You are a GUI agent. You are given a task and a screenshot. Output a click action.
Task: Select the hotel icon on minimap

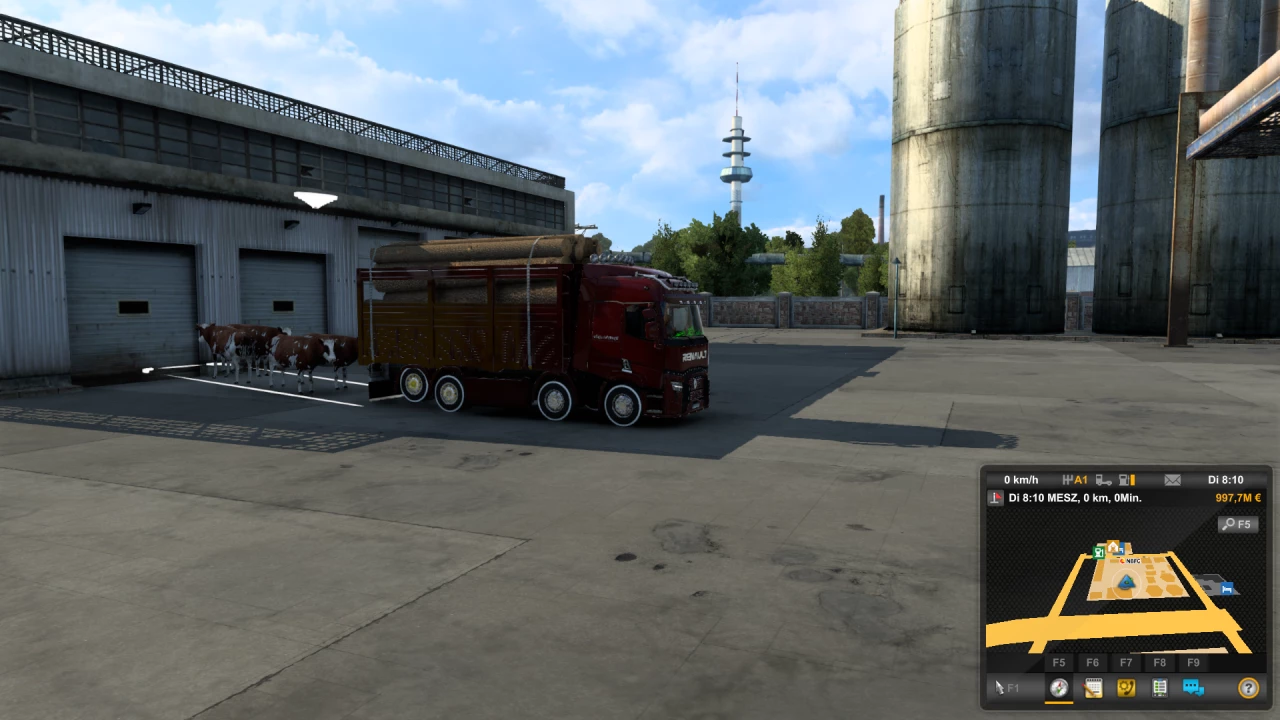(1227, 590)
